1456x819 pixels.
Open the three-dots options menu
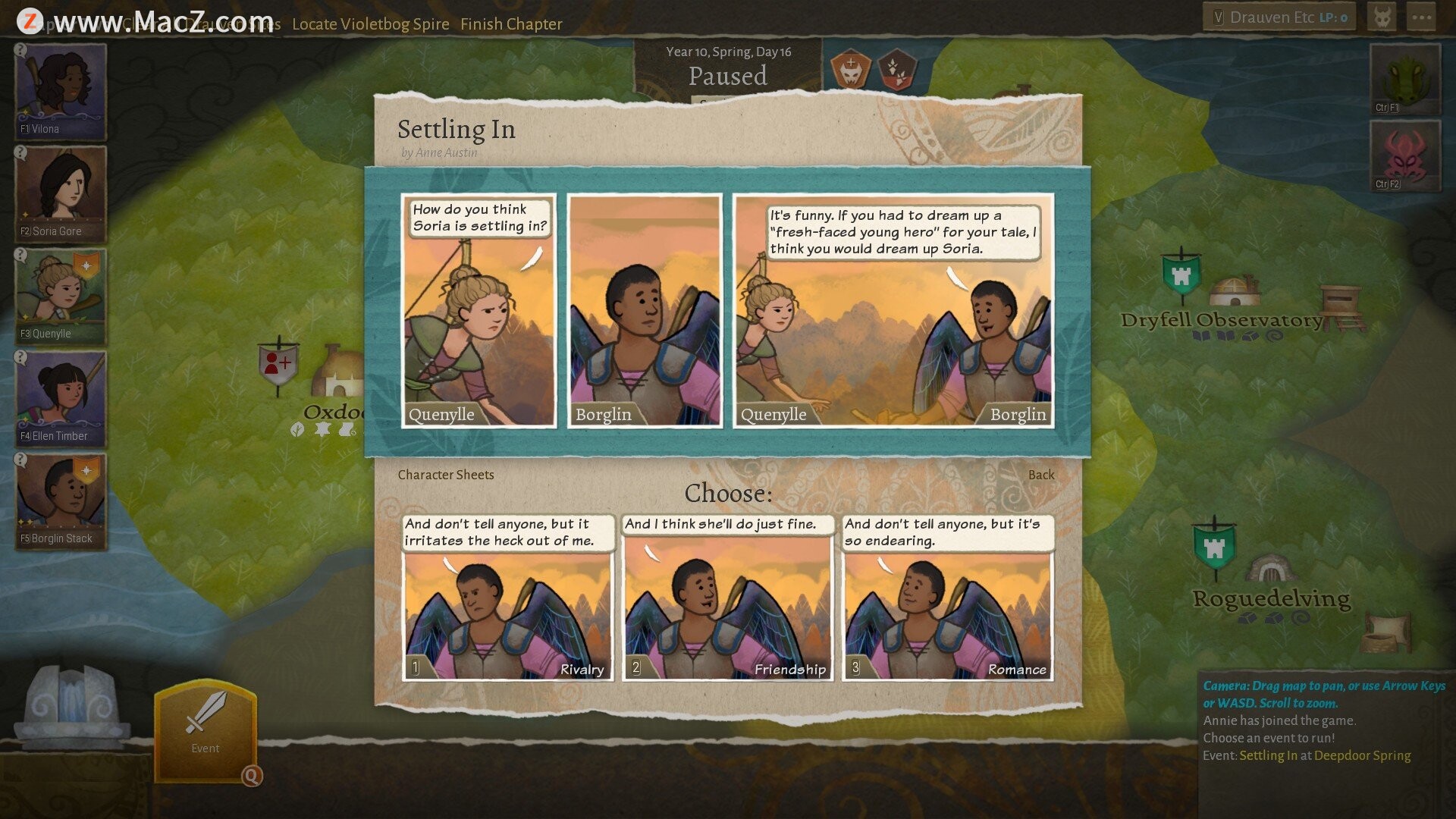(1421, 17)
